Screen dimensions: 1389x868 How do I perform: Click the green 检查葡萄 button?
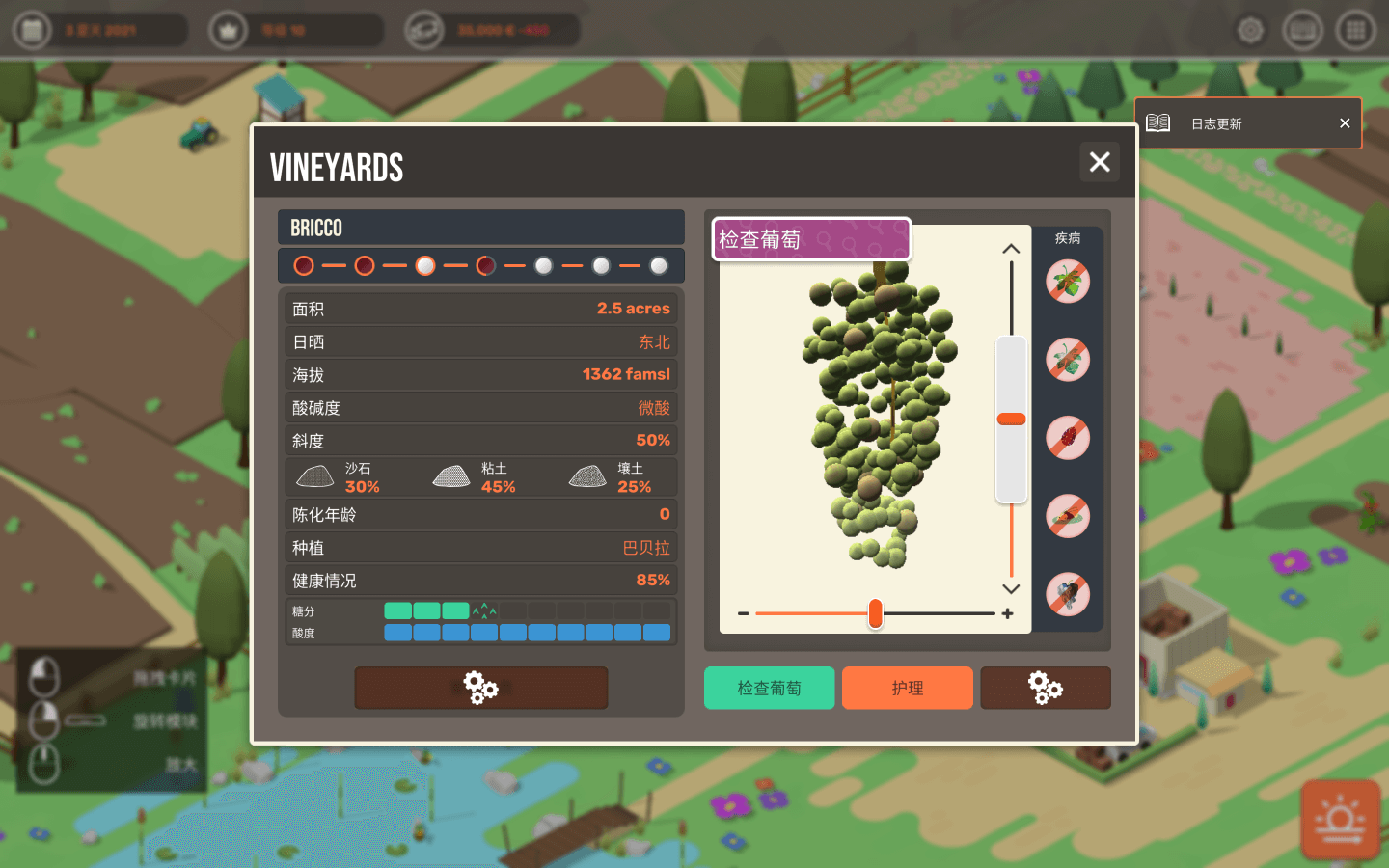tap(769, 688)
